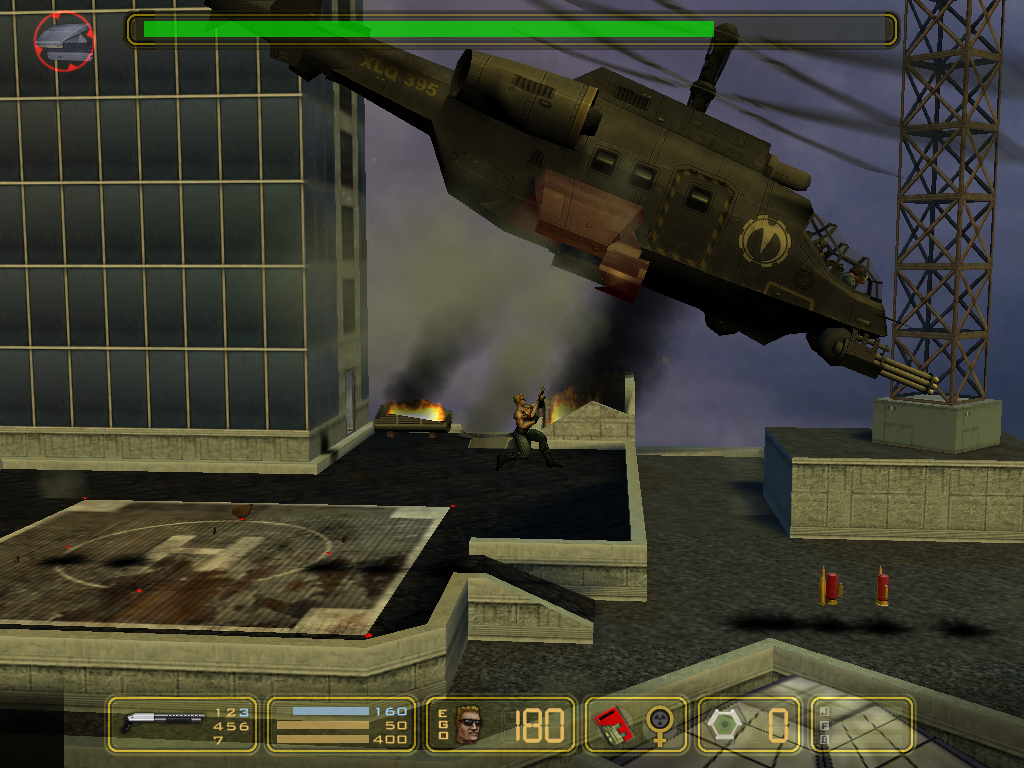This screenshot has height=768, width=1024.
Task: Click Duke's face portrait in the EGO panel
Action: click(468, 724)
